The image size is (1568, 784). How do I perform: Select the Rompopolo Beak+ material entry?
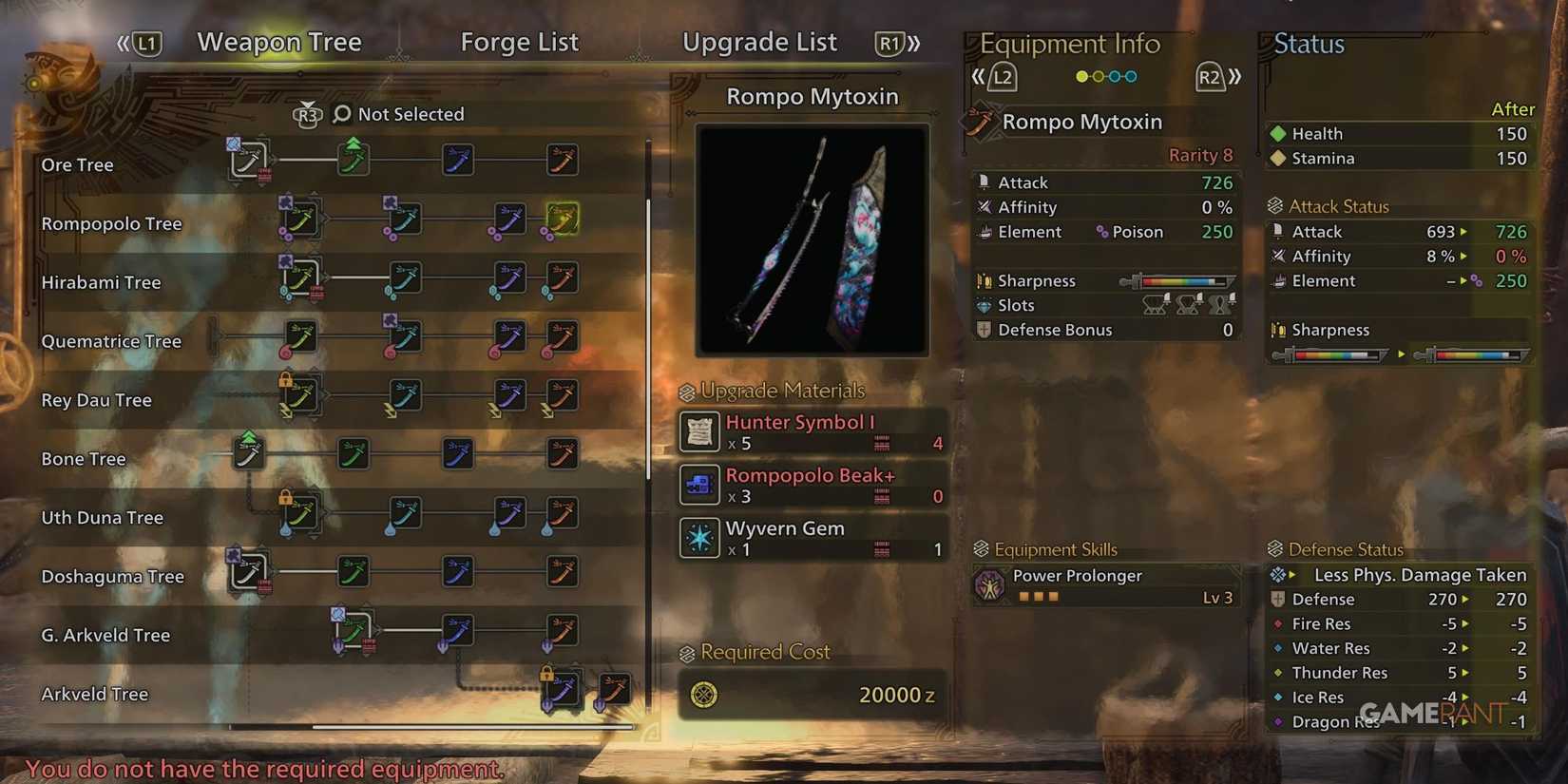pyautogui.click(x=811, y=484)
